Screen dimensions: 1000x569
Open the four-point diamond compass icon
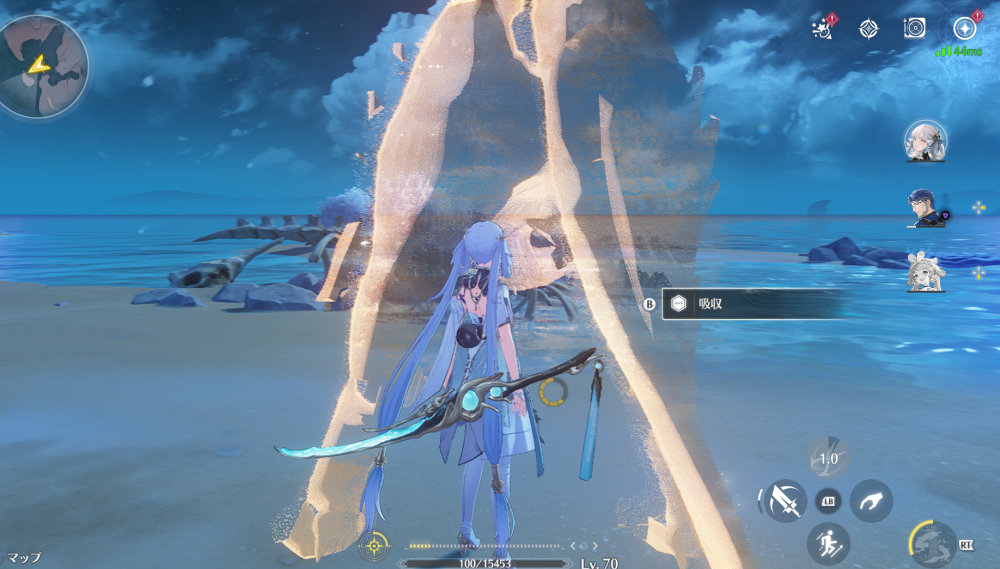(868, 29)
